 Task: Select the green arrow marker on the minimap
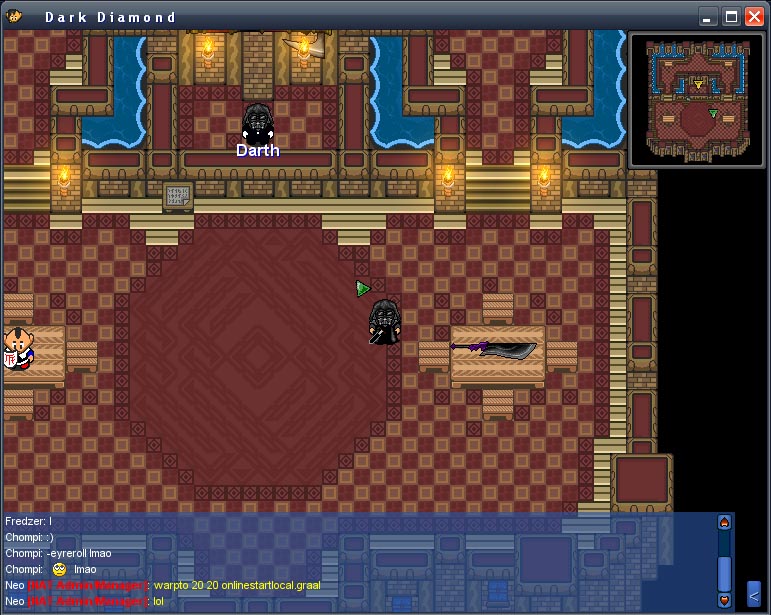coord(713,113)
